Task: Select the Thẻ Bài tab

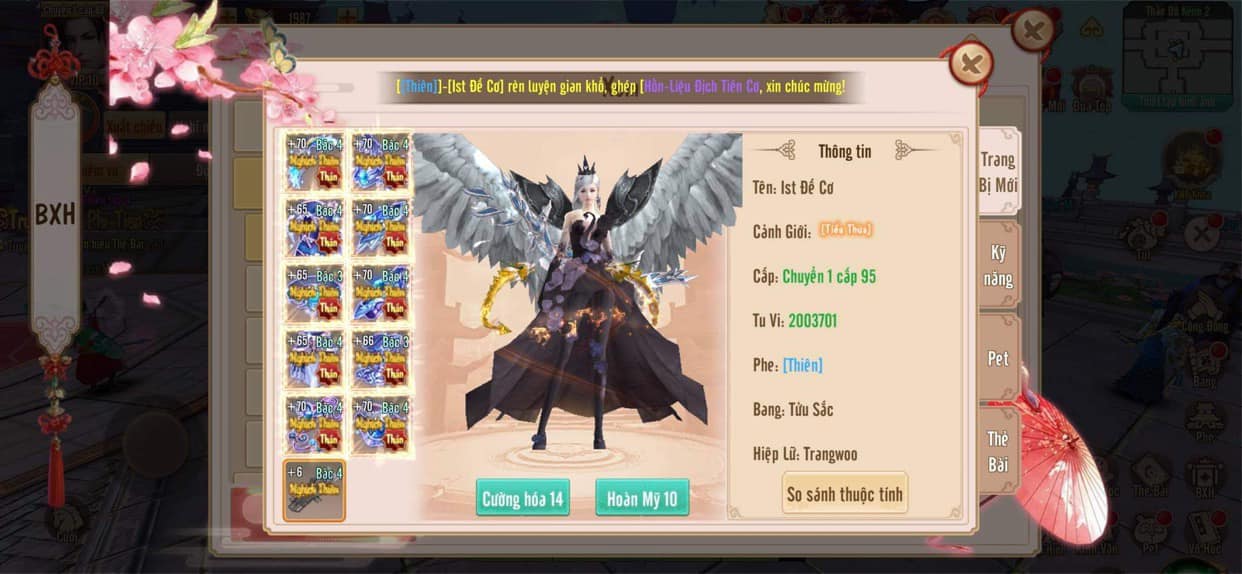Action: tap(997, 451)
